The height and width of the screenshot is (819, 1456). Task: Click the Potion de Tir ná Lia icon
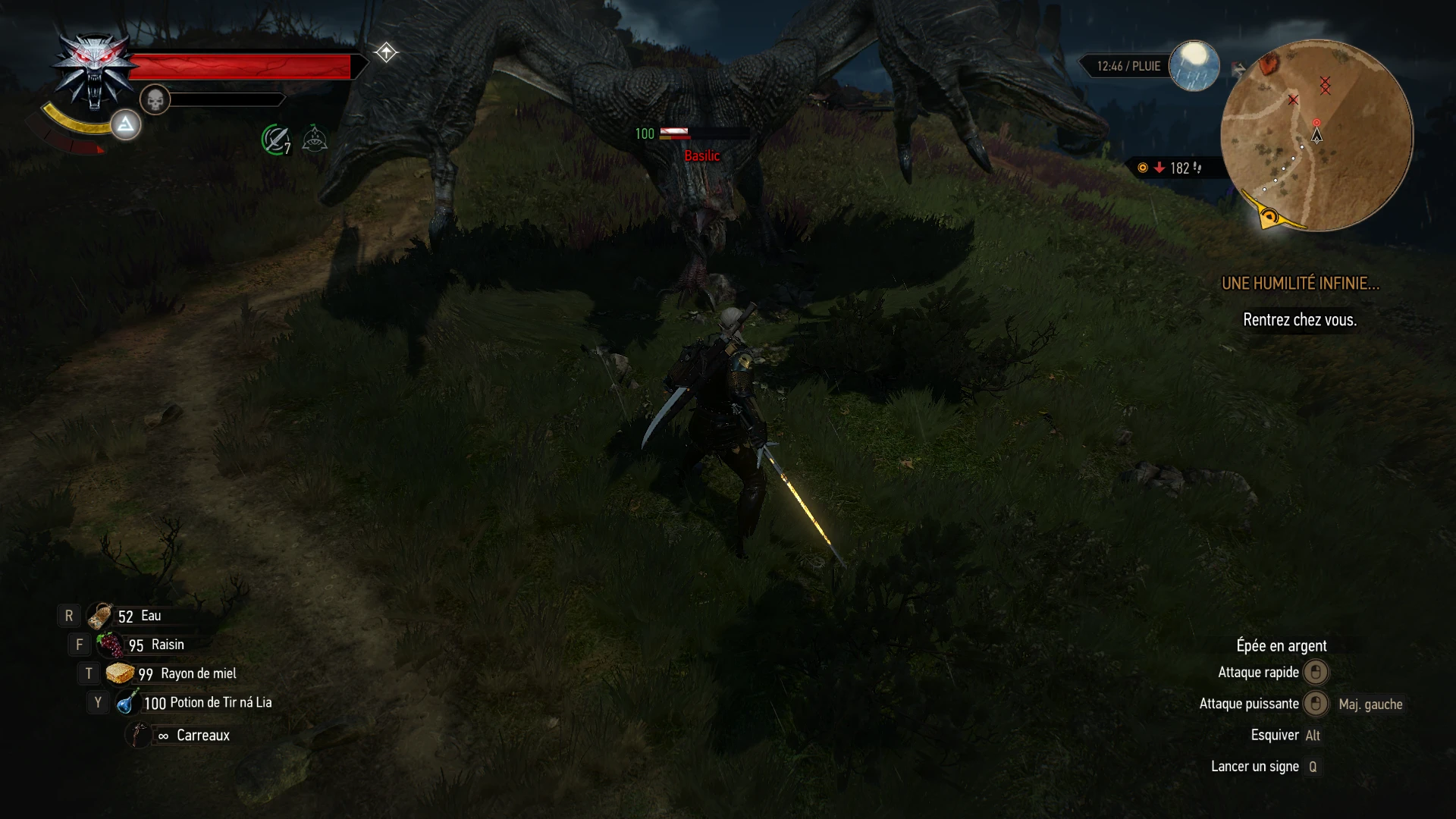pyautogui.click(x=127, y=702)
